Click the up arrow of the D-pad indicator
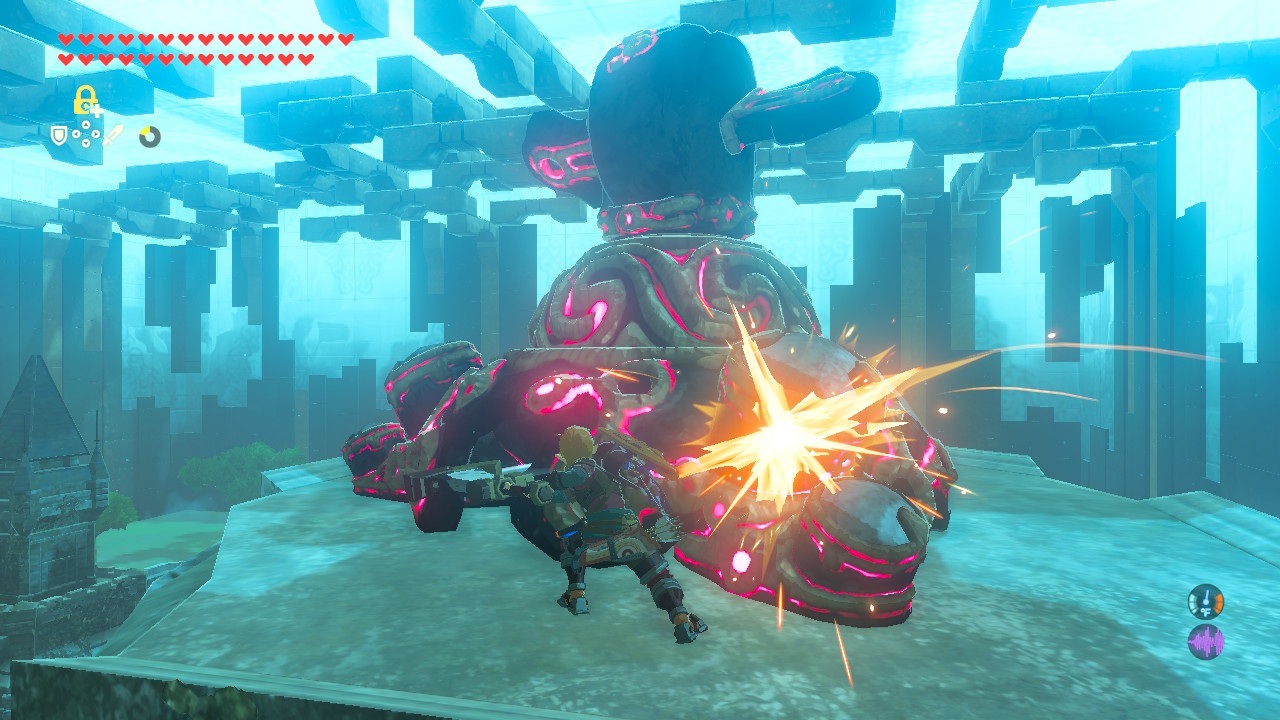 click(86, 124)
